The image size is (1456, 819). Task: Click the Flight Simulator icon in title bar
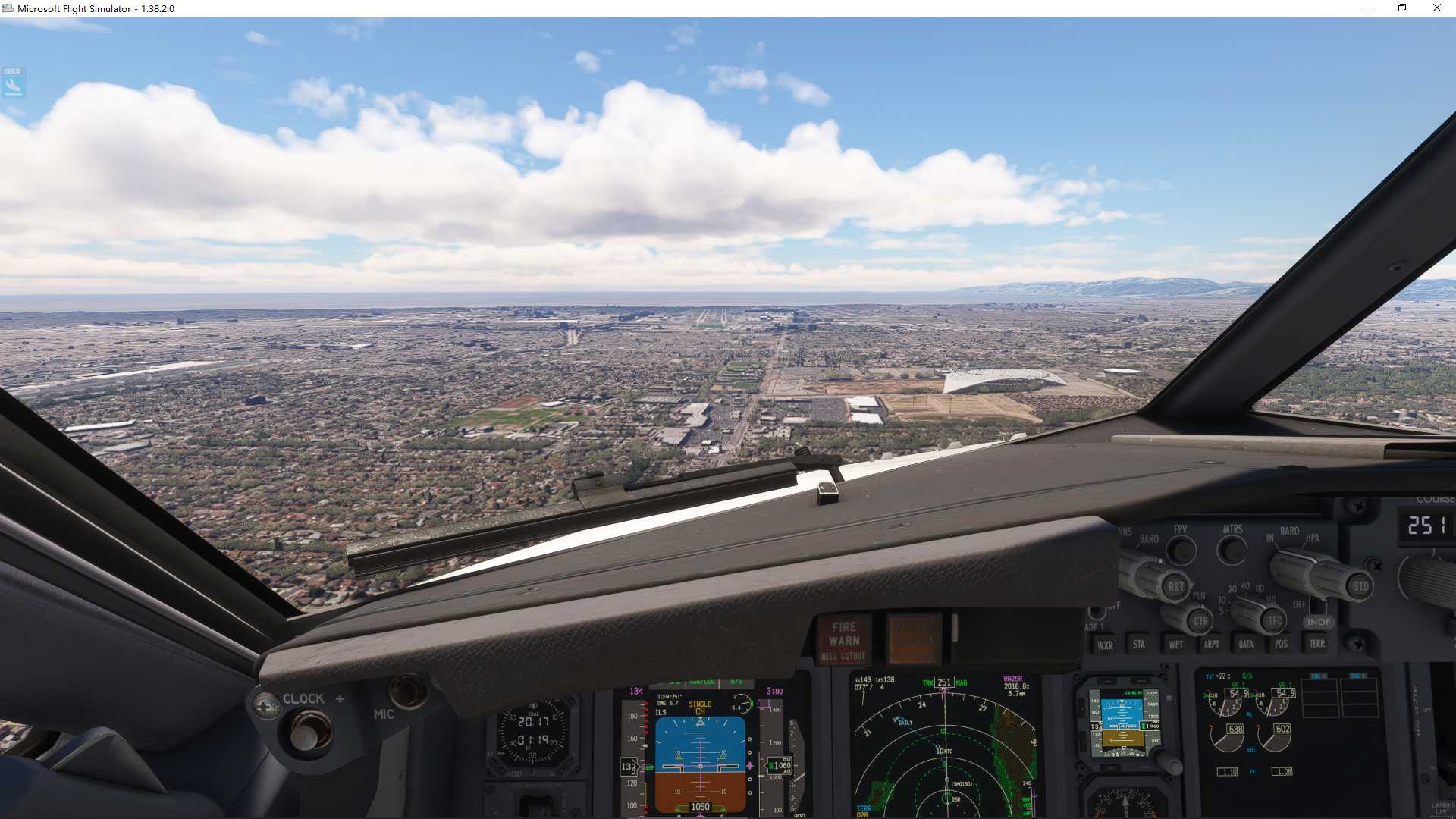(8, 8)
